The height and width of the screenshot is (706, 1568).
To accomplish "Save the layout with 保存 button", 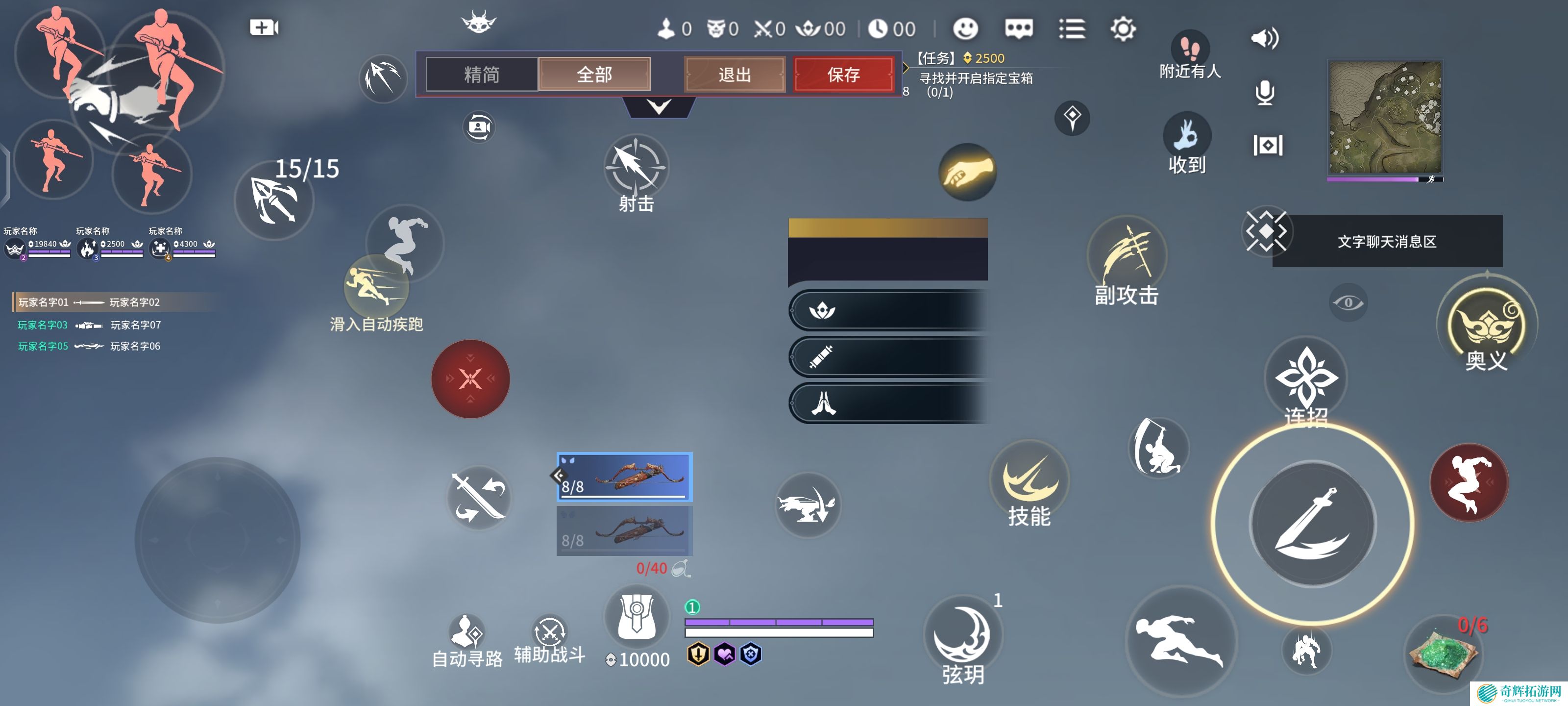I will pyautogui.click(x=843, y=75).
